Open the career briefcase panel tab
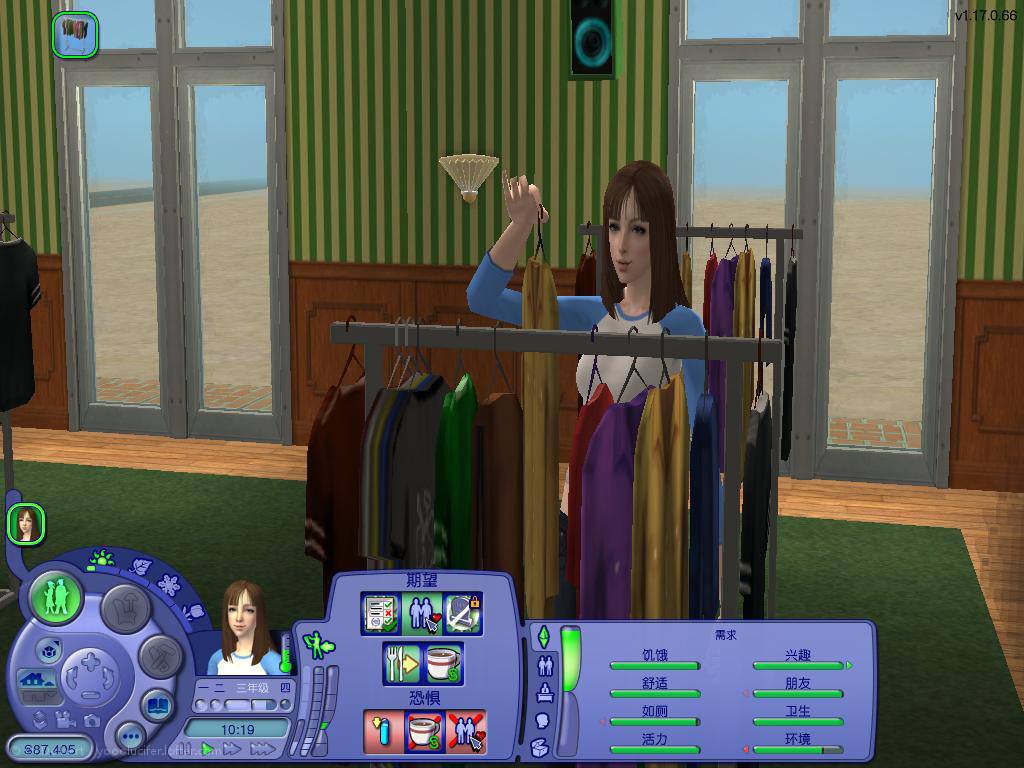 [x=545, y=692]
